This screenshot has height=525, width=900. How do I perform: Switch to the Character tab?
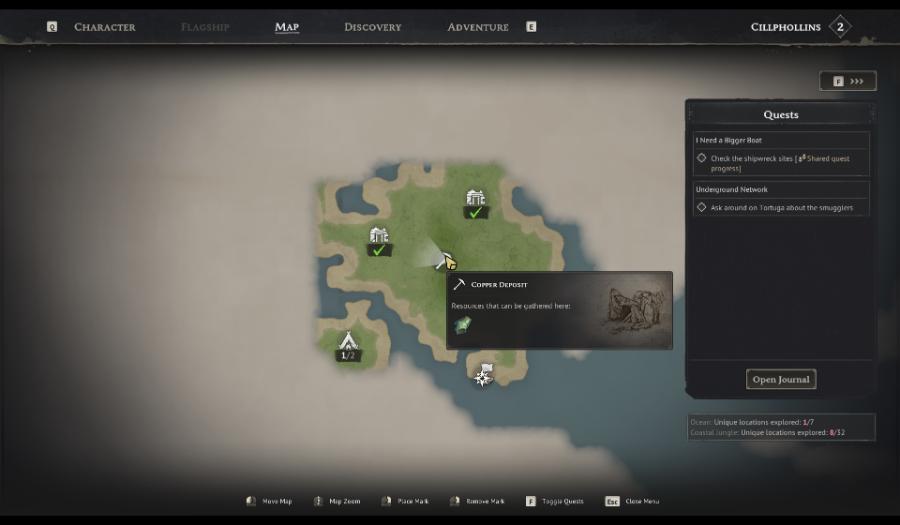(x=104, y=27)
